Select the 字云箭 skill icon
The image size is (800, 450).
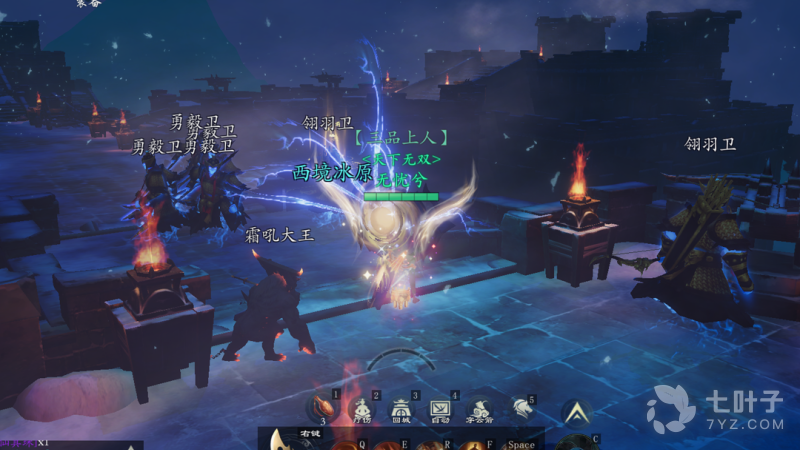click(x=480, y=408)
